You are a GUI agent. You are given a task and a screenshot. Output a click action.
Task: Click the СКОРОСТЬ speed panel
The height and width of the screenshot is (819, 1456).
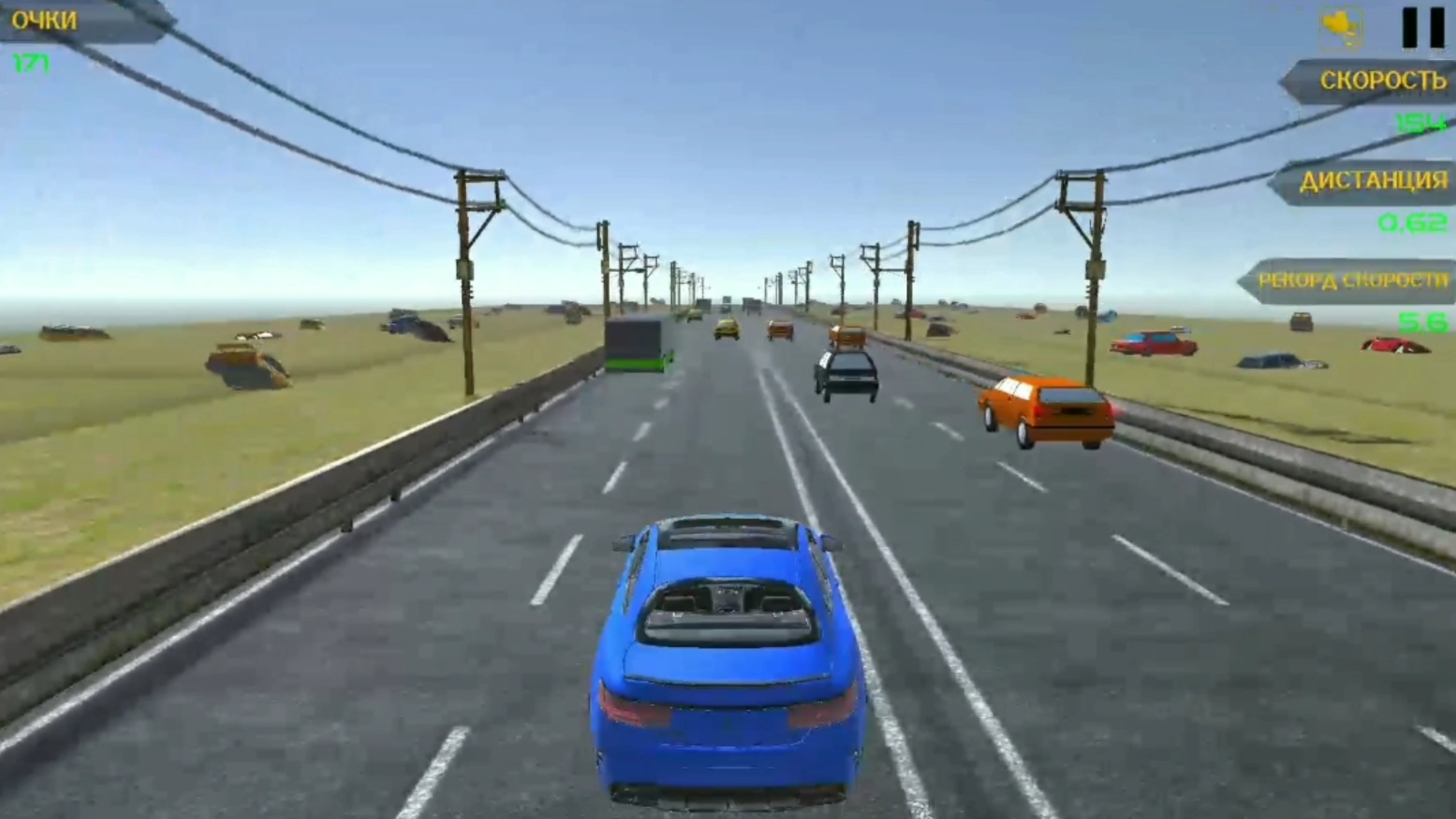coord(1374,82)
